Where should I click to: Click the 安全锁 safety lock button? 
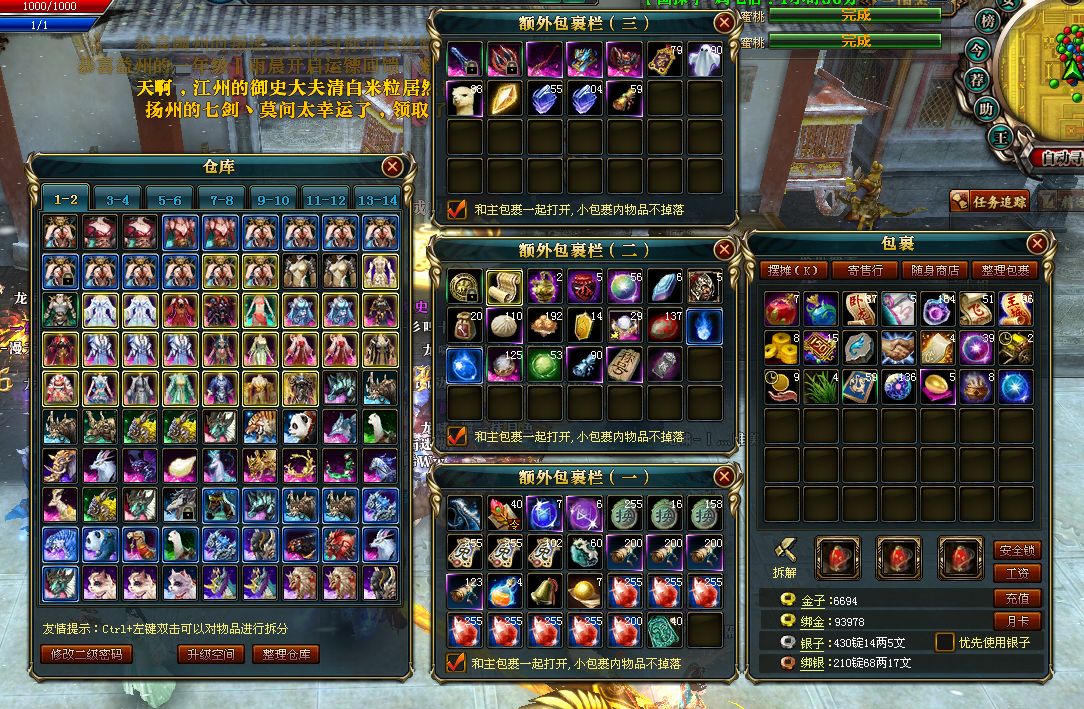click(1017, 550)
